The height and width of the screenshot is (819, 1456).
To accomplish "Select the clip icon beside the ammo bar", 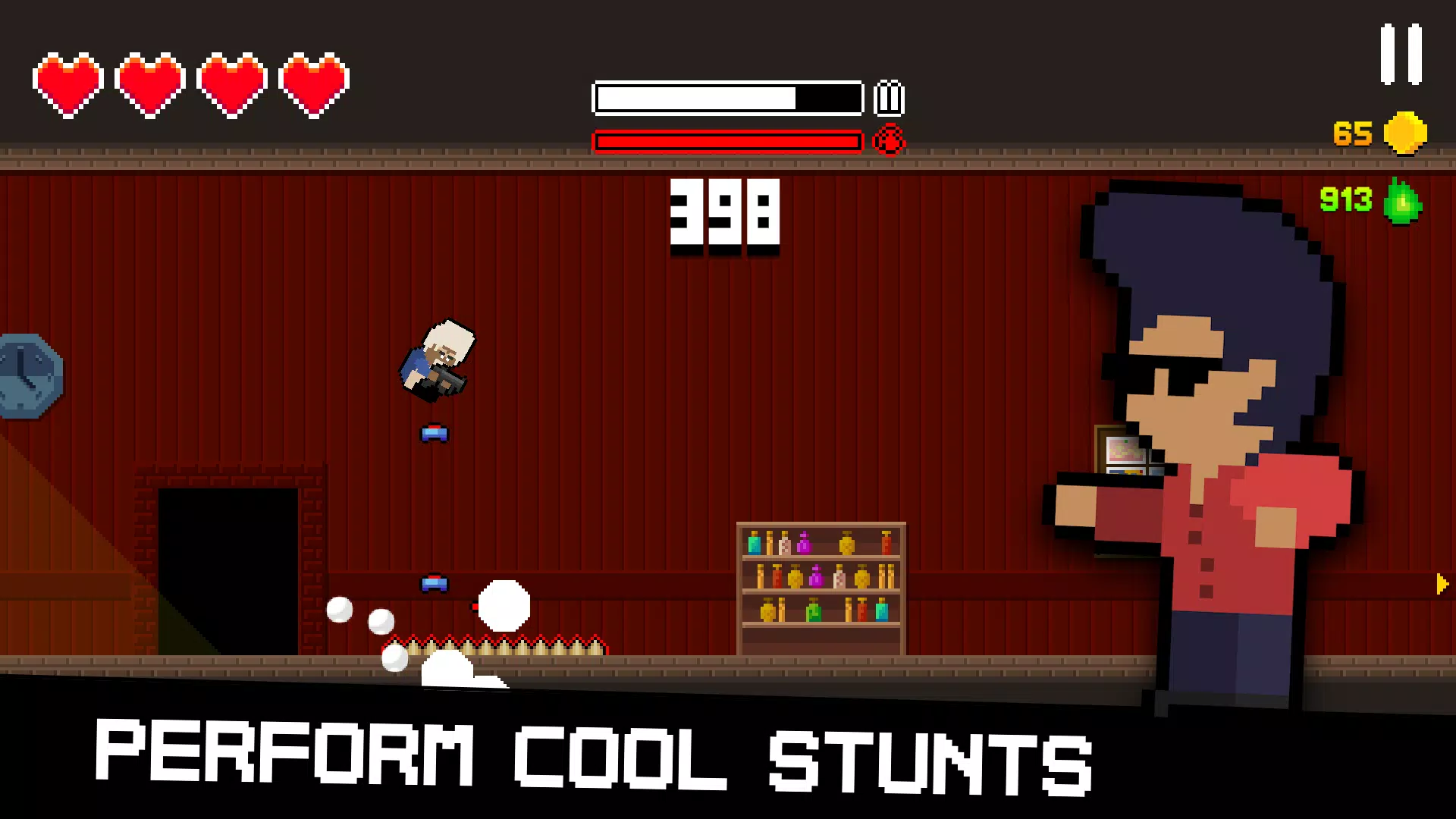I will click(889, 97).
